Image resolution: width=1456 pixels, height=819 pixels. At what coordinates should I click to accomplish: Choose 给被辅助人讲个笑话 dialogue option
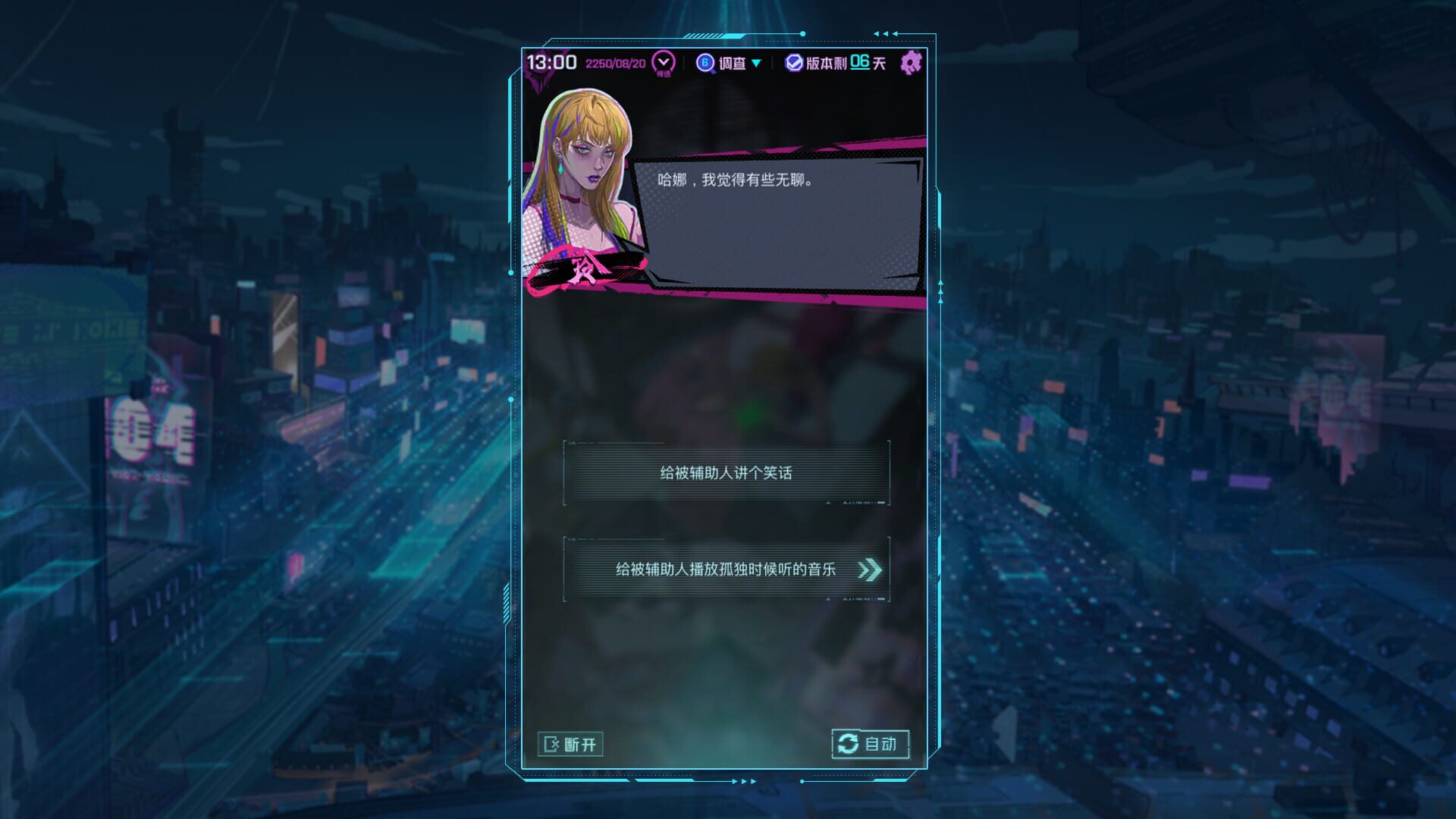point(724,472)
